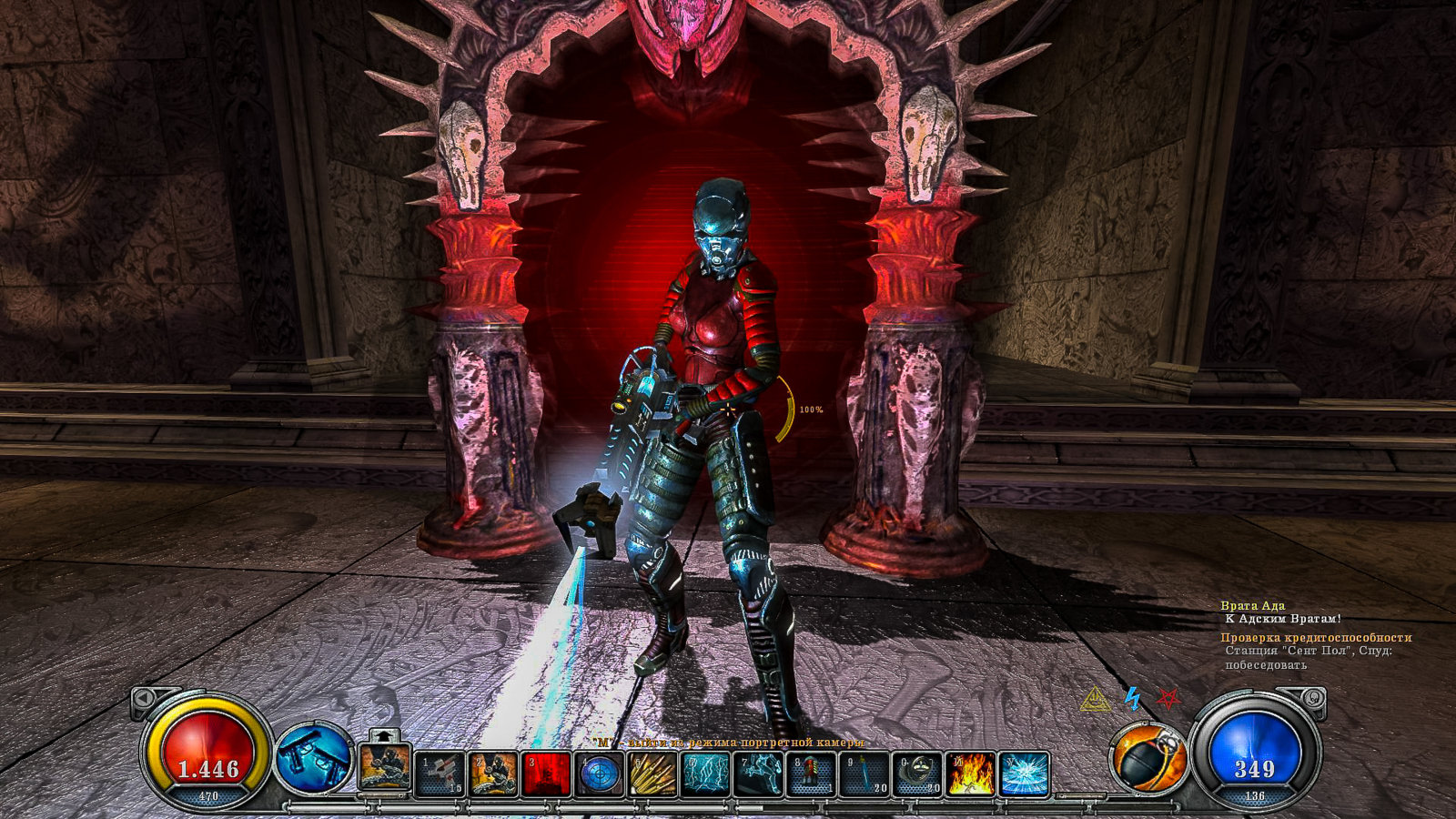Activate the blue crosshair skill
Viewport: 1456px width, 819px height.
pyautogui.click(x=600, y=773)
